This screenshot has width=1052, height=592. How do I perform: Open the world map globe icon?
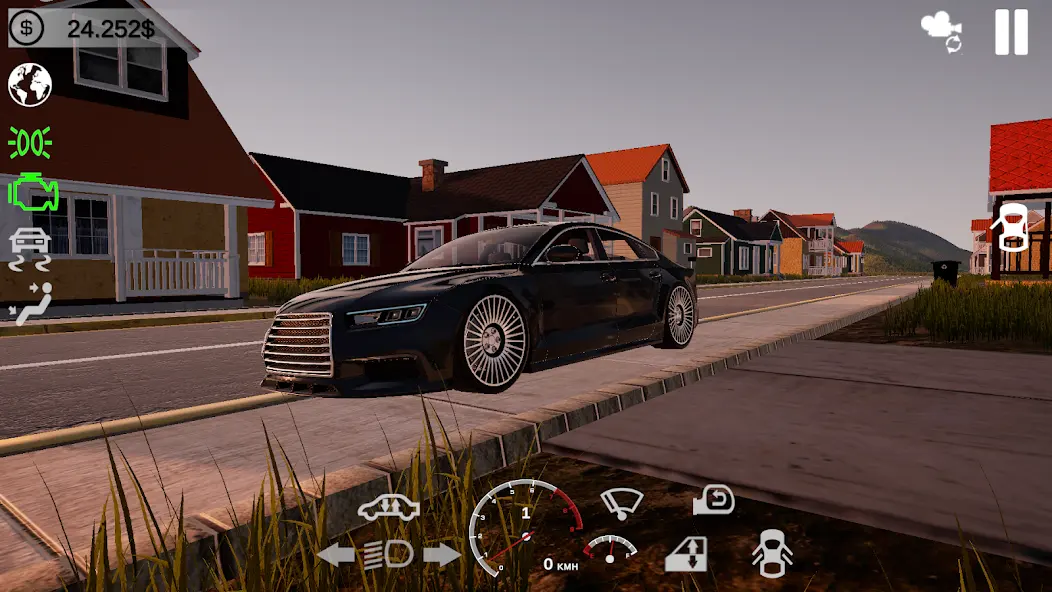30,85
